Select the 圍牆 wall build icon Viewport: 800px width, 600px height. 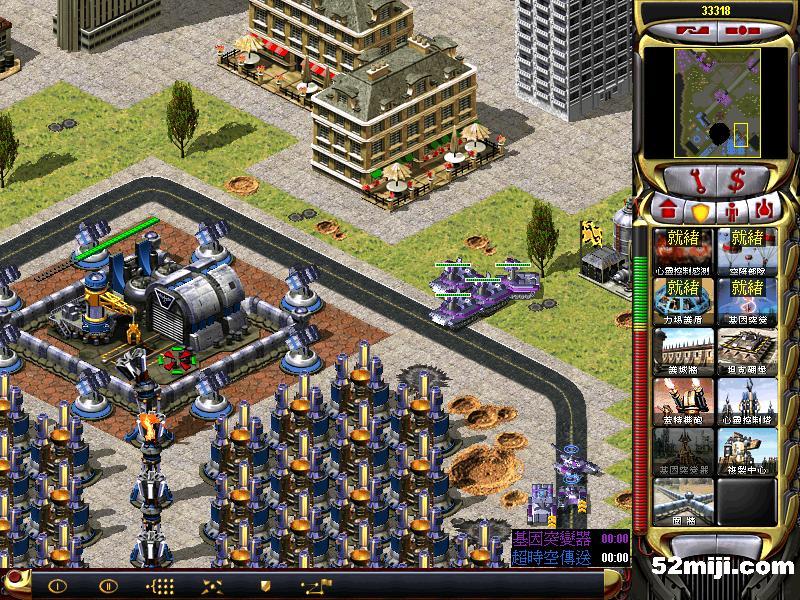684,500
